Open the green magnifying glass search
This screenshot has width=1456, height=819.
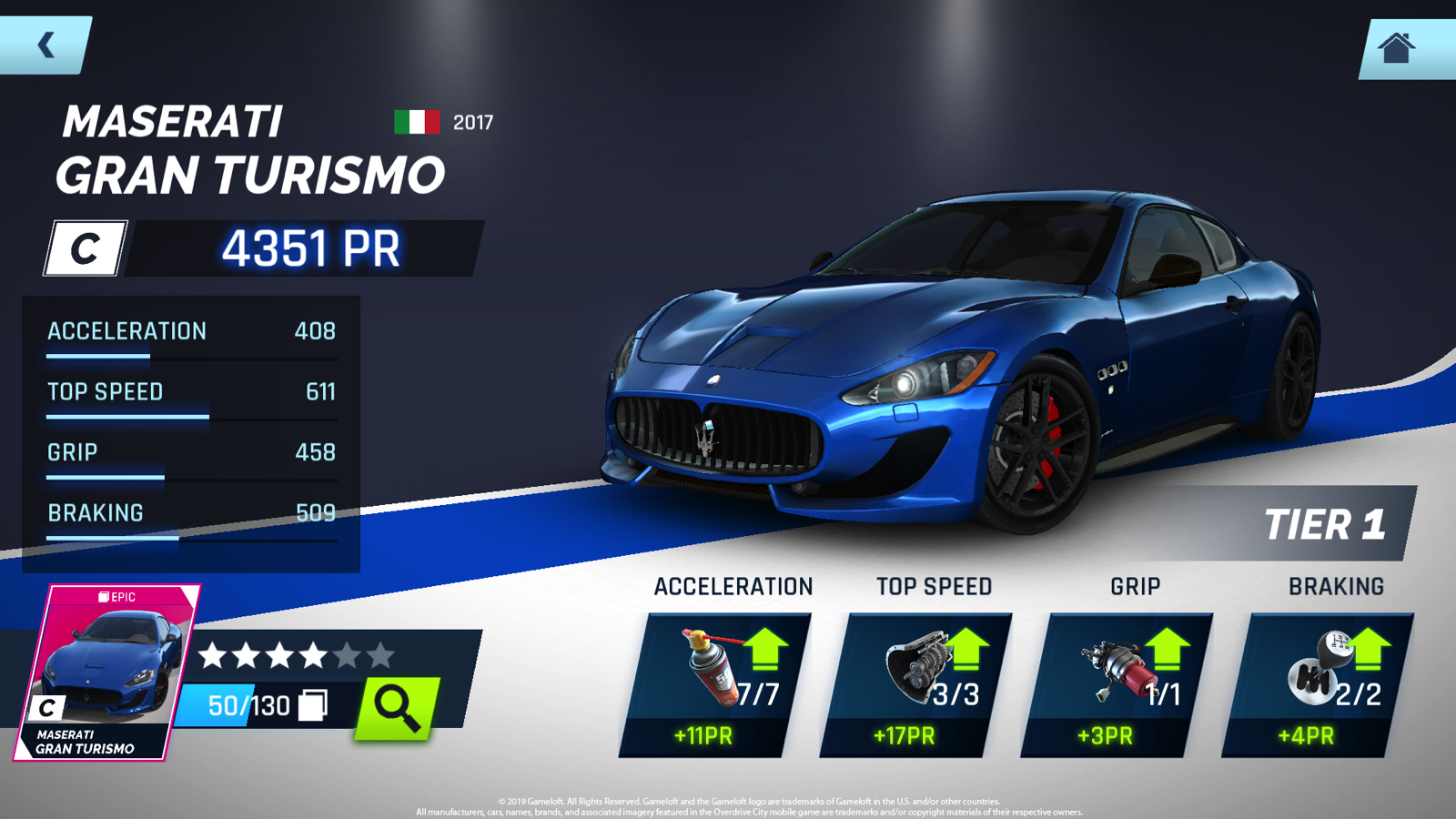(397, 707)
